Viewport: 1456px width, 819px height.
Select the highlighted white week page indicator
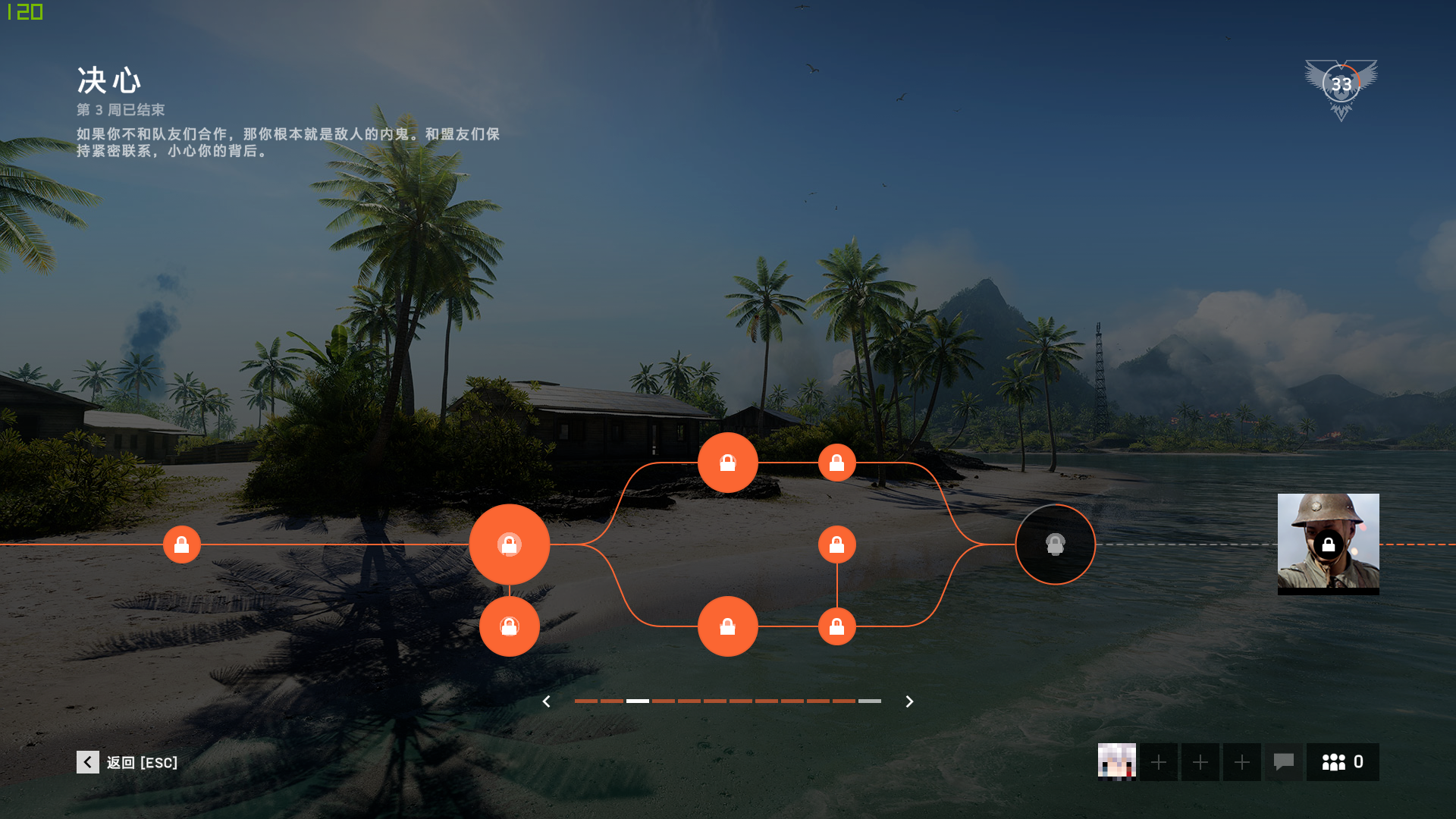(638, 701)
